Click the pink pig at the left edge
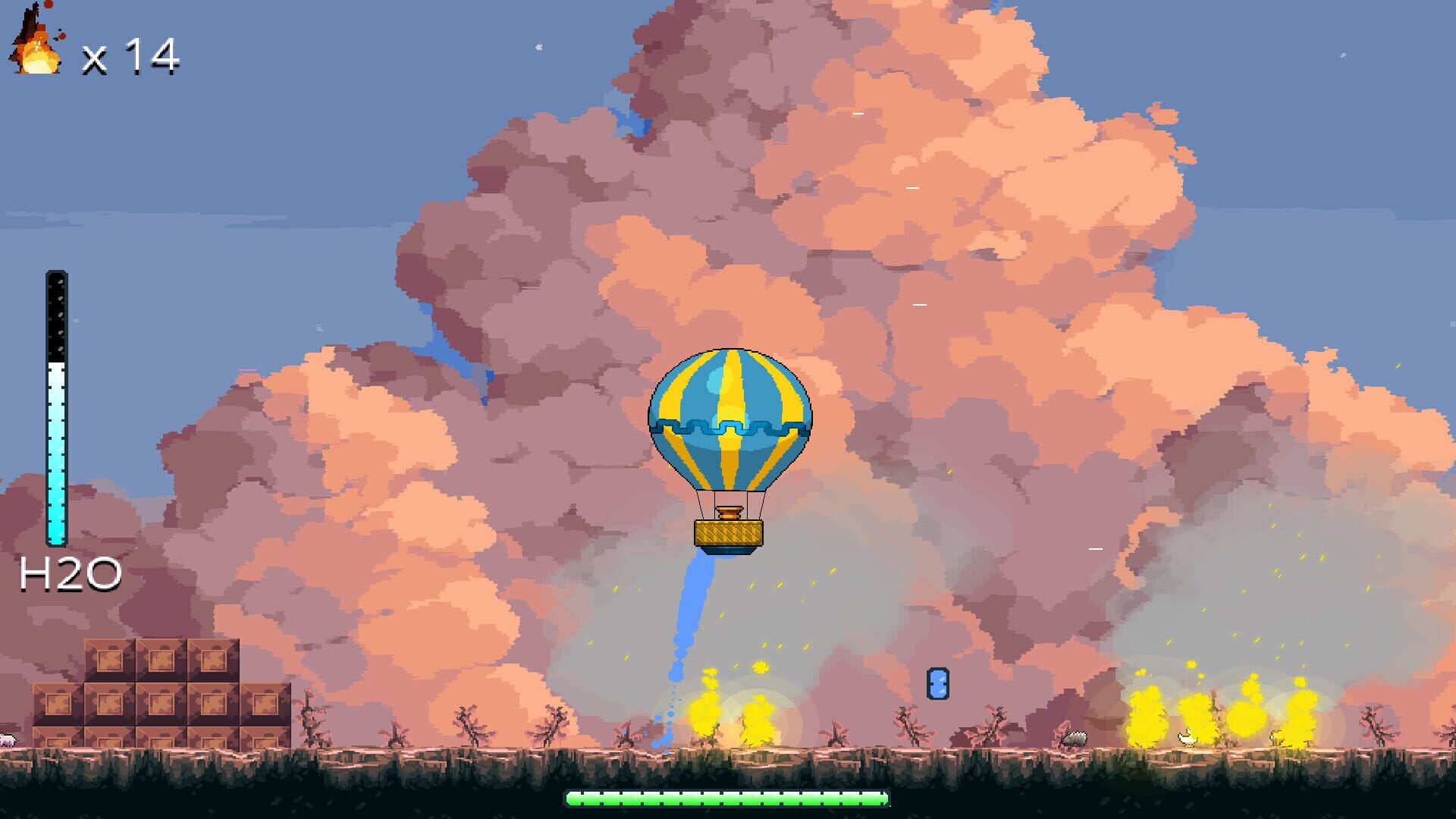This screenshot has width=1456, height=819. (x=8, y=739)
